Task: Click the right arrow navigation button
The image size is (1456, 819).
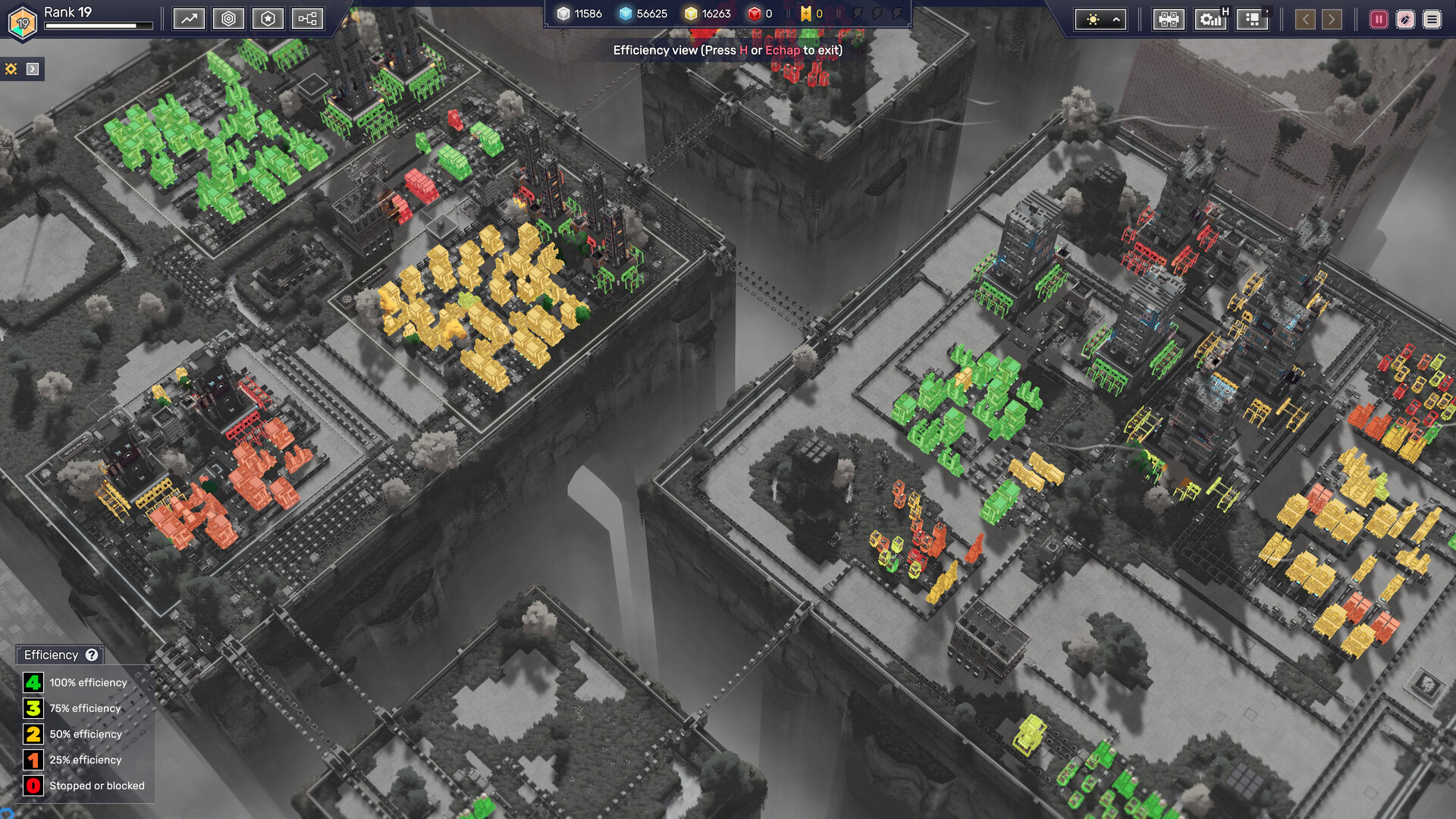Action: click(1332, 20)
